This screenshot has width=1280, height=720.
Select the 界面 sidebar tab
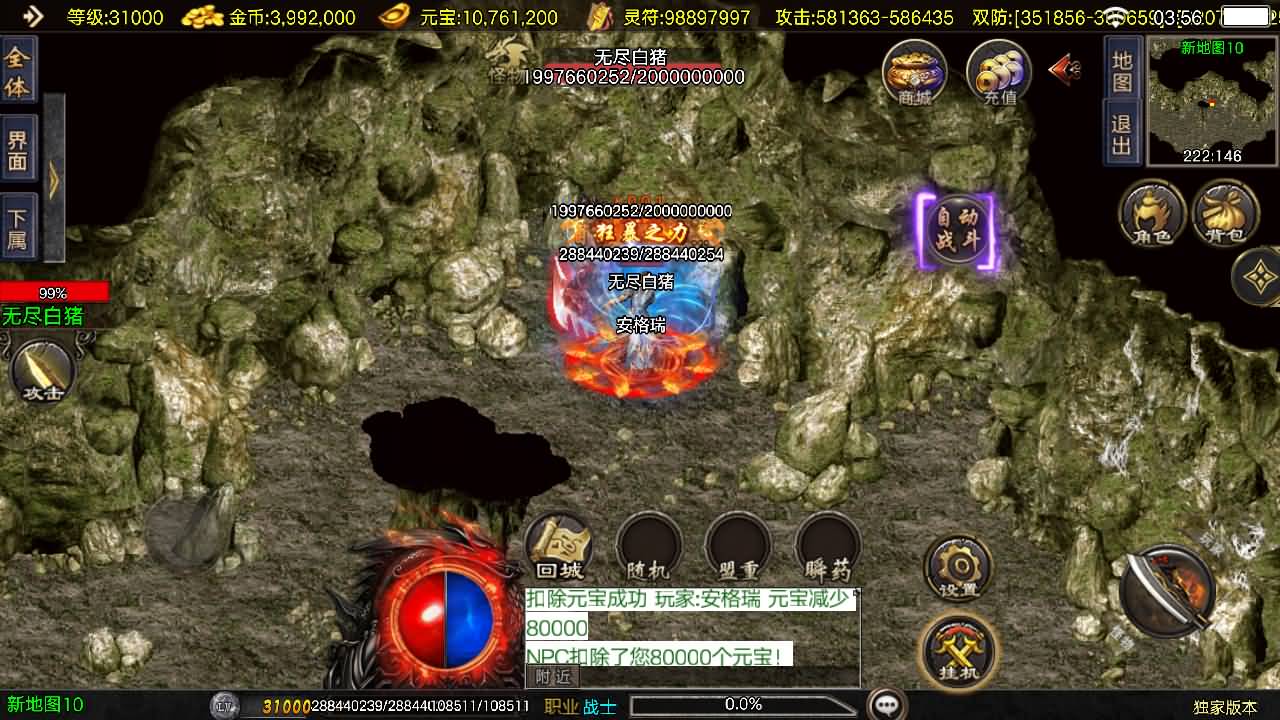[x=18, y=148]
